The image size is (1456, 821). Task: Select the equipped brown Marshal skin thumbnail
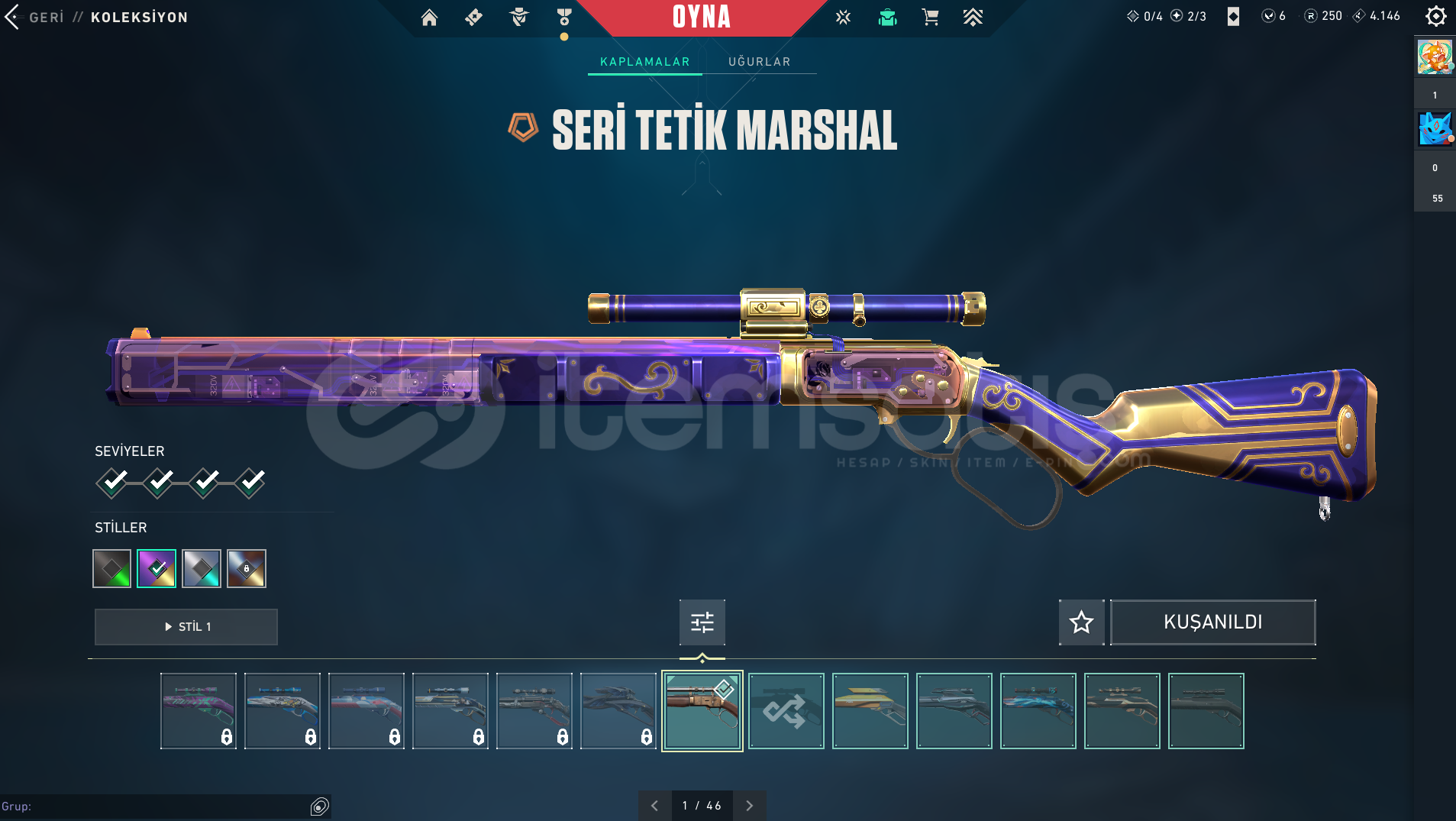[x=702, y=711]
